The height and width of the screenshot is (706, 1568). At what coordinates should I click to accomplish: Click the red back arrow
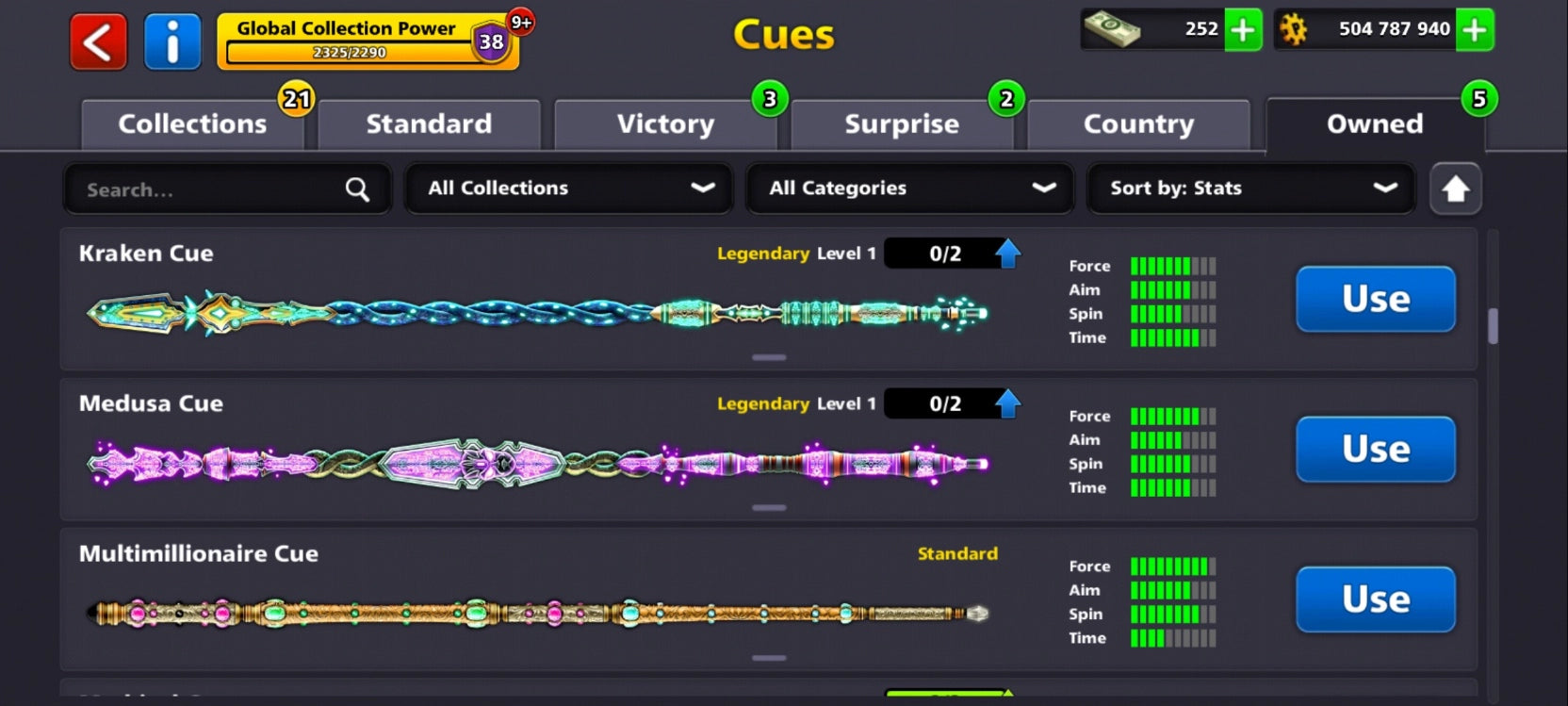tap(97, 41)
